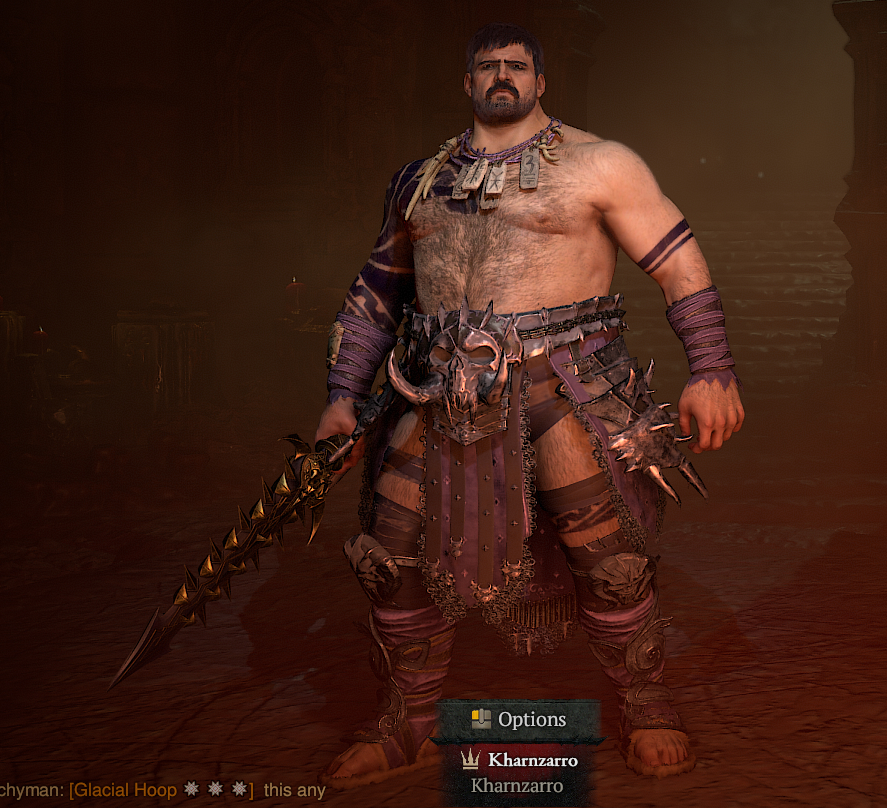Select the Kharnzarro character nameplate

[519, 761]
